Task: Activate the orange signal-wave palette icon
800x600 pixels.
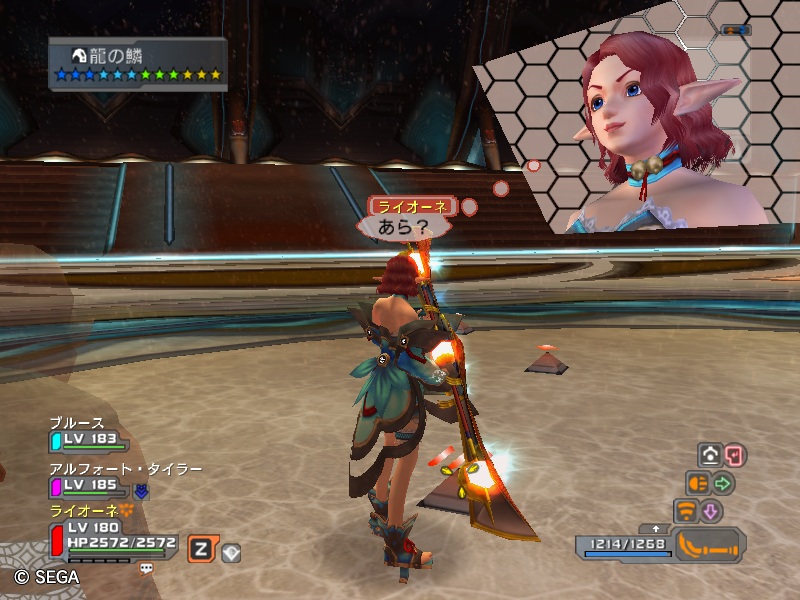Action: coord(686,511)
